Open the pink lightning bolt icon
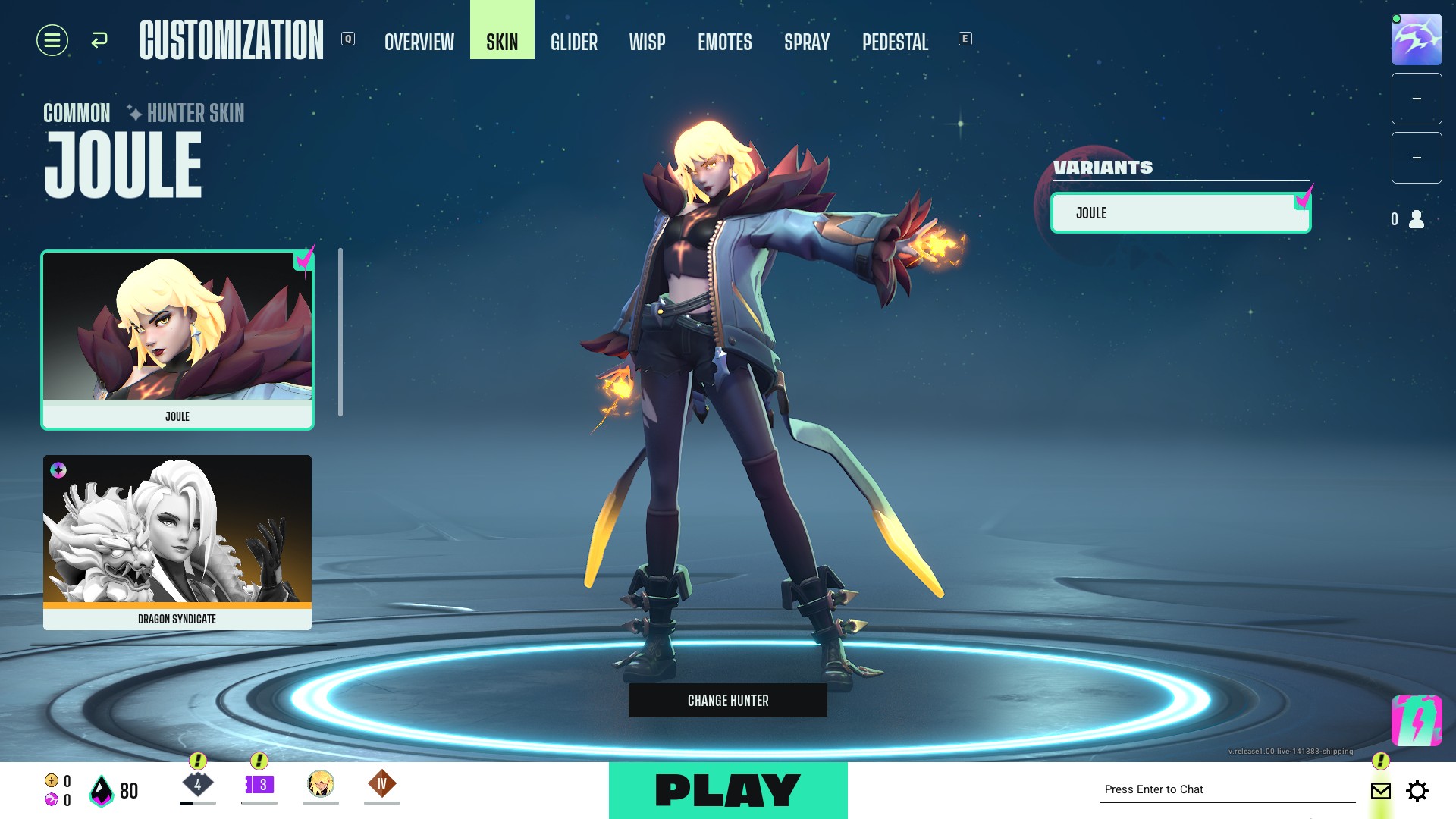The width and height of the screenshot is (1456, 819). [x=1416, y=720]
